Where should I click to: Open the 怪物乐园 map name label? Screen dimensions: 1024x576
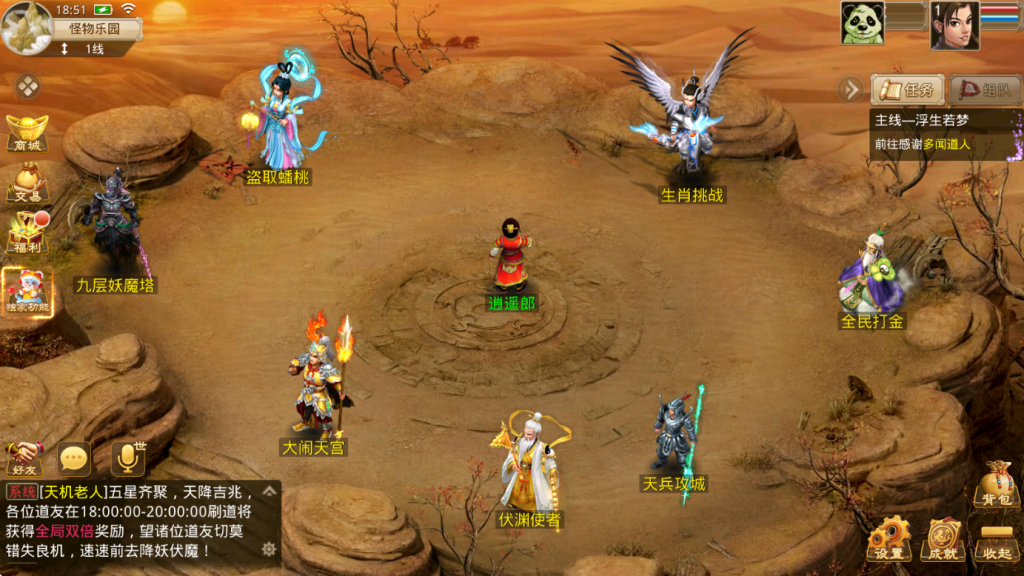coord(93,28)
